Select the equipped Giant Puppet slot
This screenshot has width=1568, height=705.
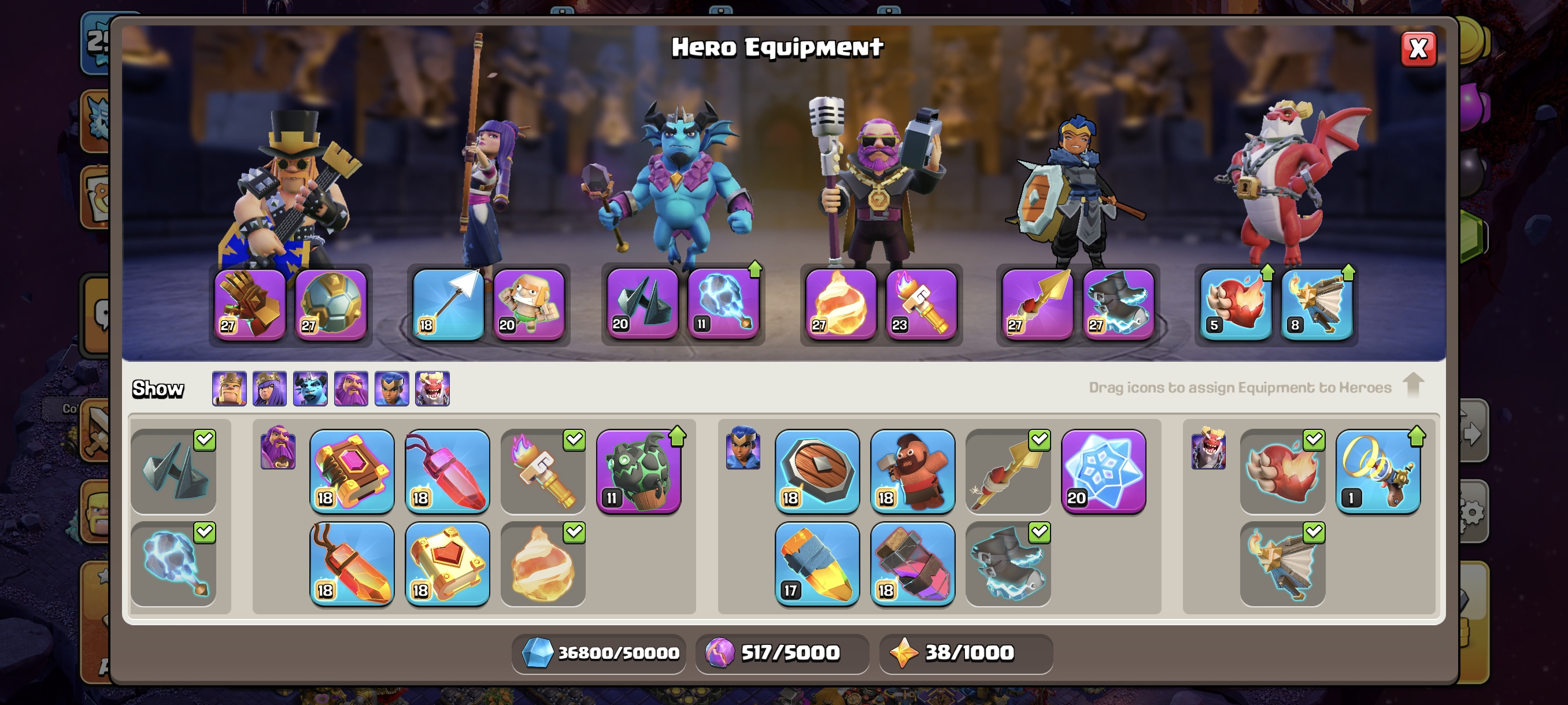click(x=528, y=304)
